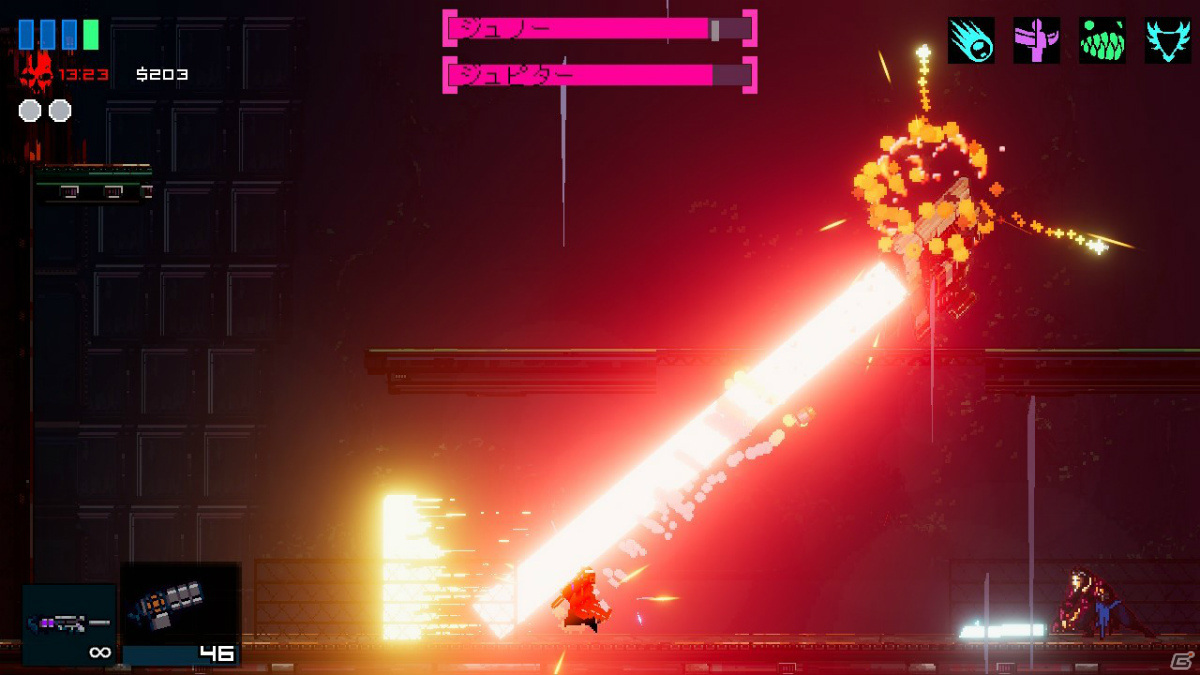Click the cyan comet perk icon

971,40
